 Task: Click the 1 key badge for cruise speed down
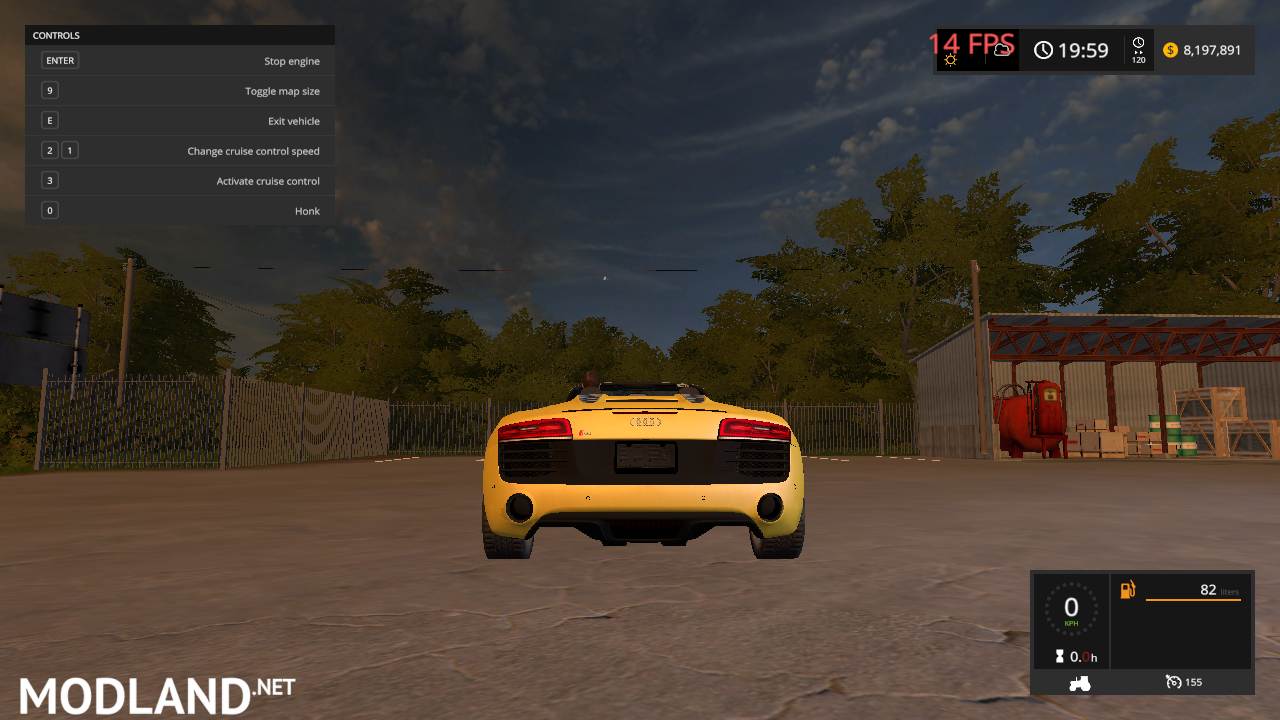click(69, 150)
